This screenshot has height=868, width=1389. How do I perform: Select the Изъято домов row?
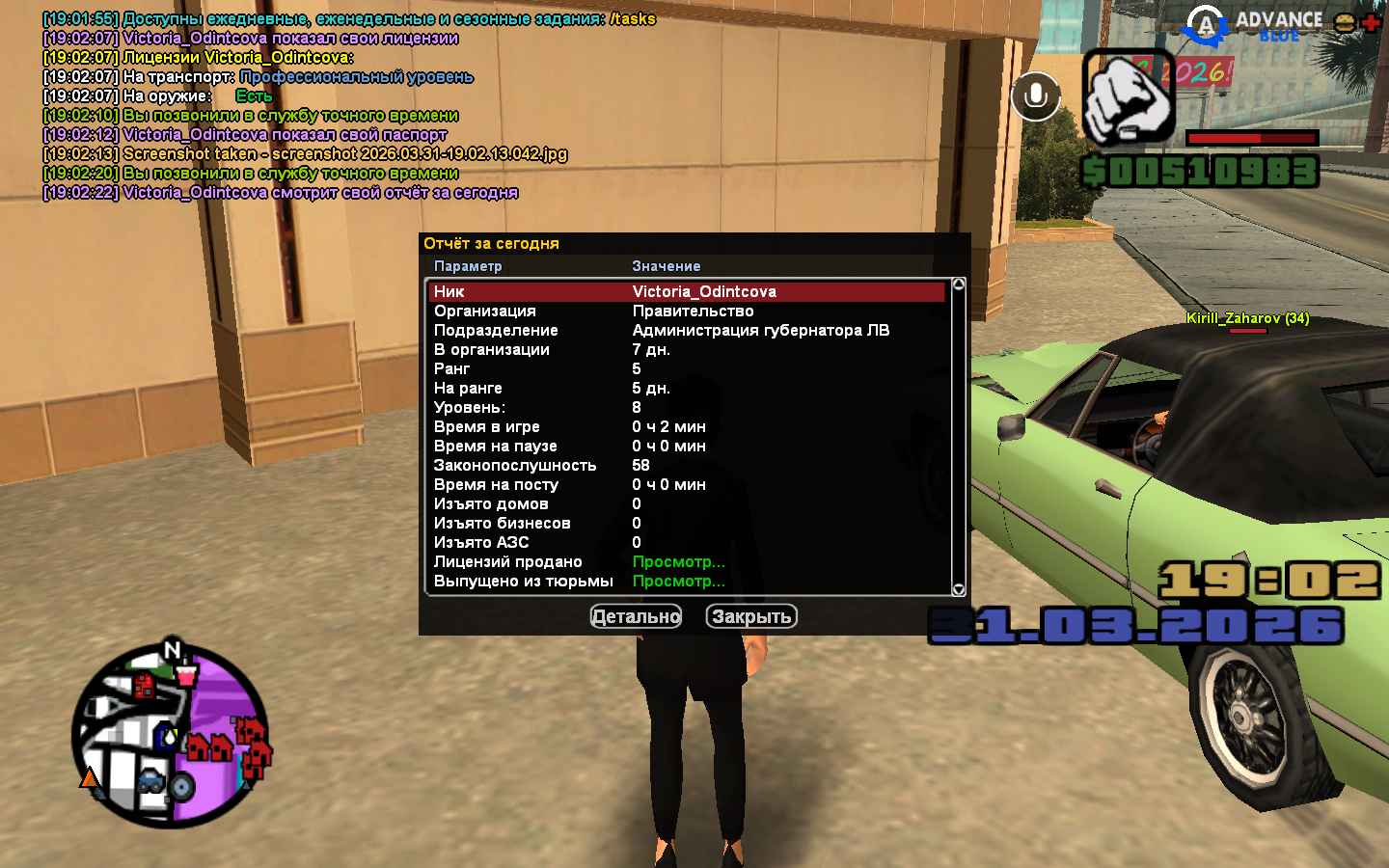(x=687, y=503)
